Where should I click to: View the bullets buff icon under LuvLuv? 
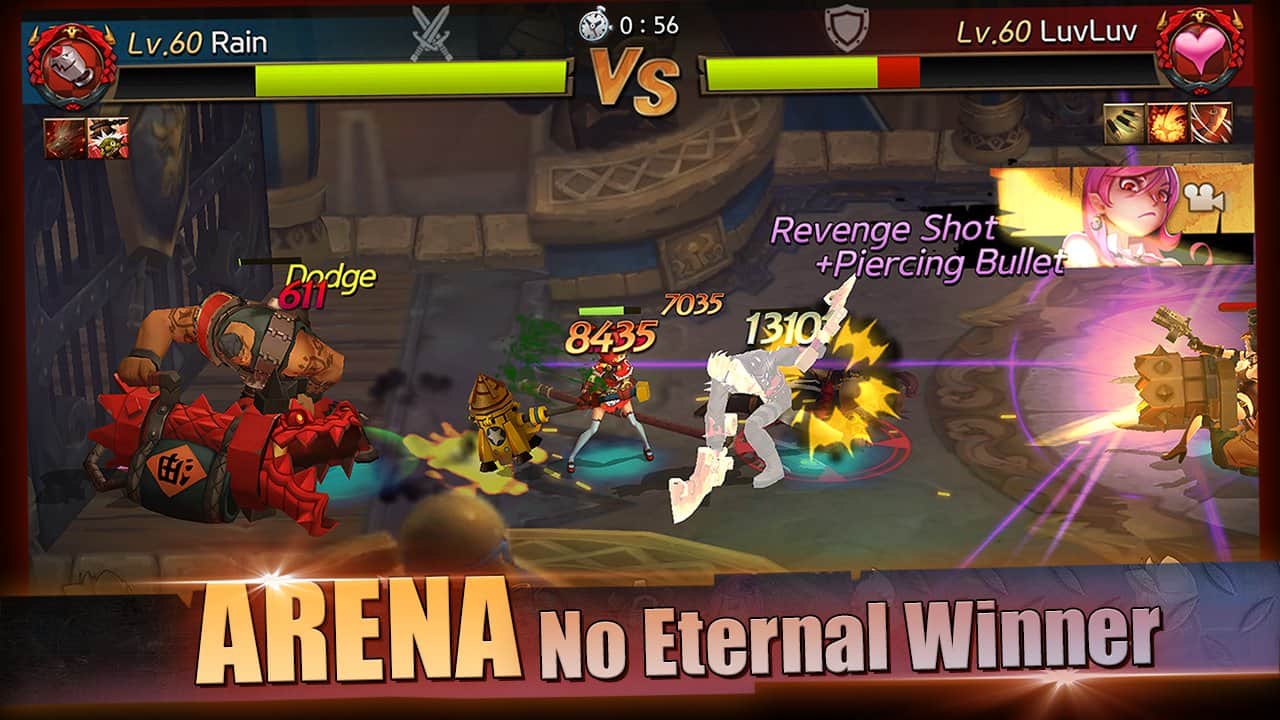(x=1124, y=123)
